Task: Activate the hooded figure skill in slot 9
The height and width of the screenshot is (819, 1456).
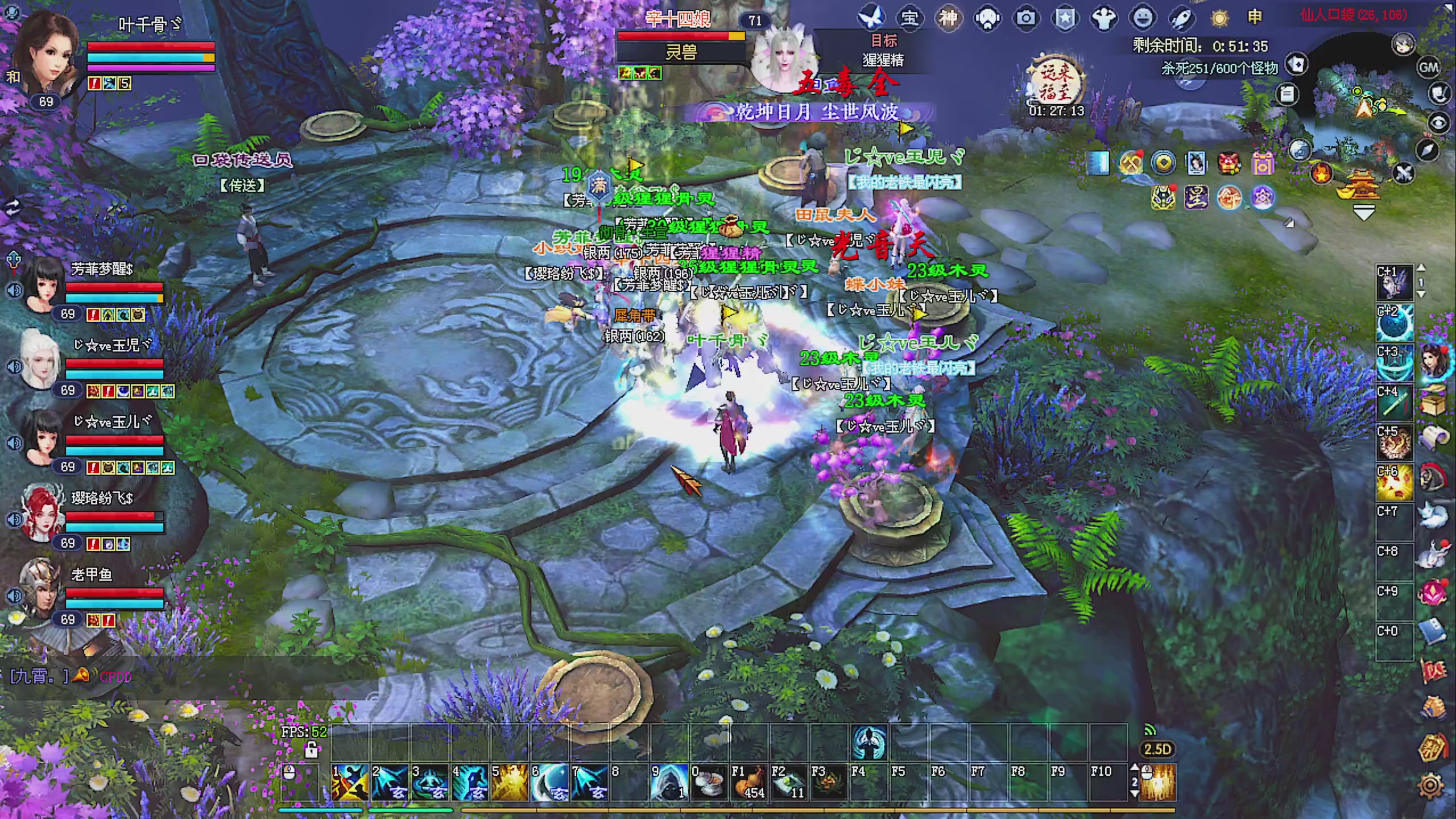Action: point(668,782)
